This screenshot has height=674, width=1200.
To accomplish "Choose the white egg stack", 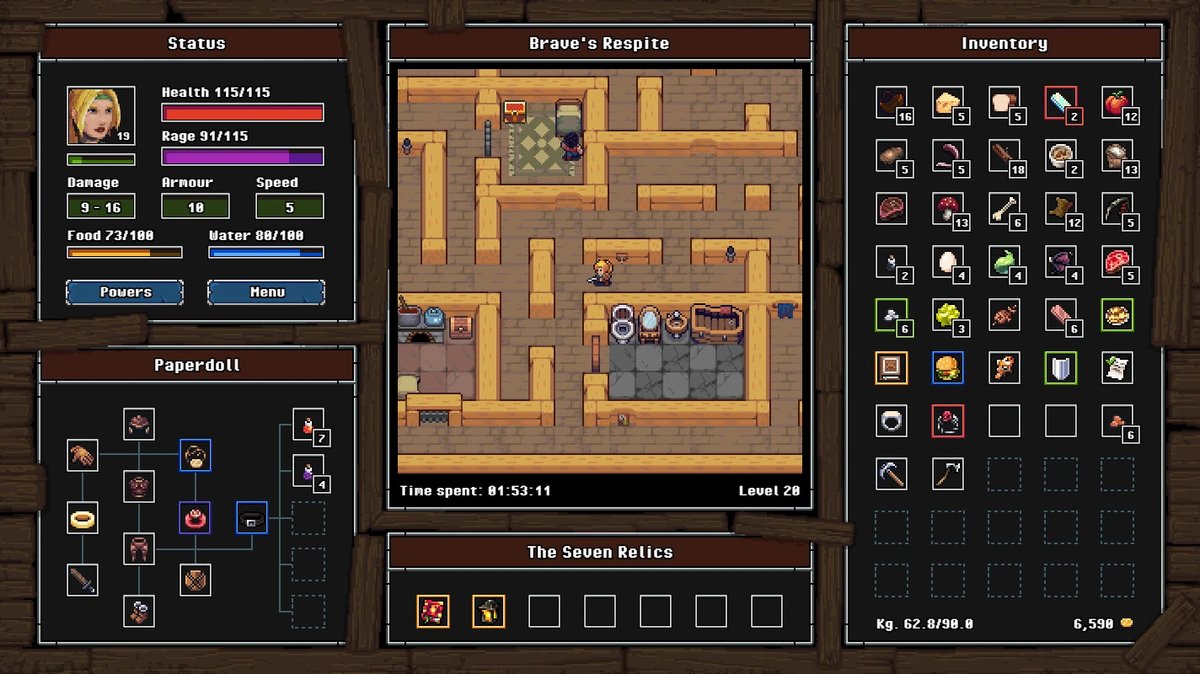I will pos(946,261).
